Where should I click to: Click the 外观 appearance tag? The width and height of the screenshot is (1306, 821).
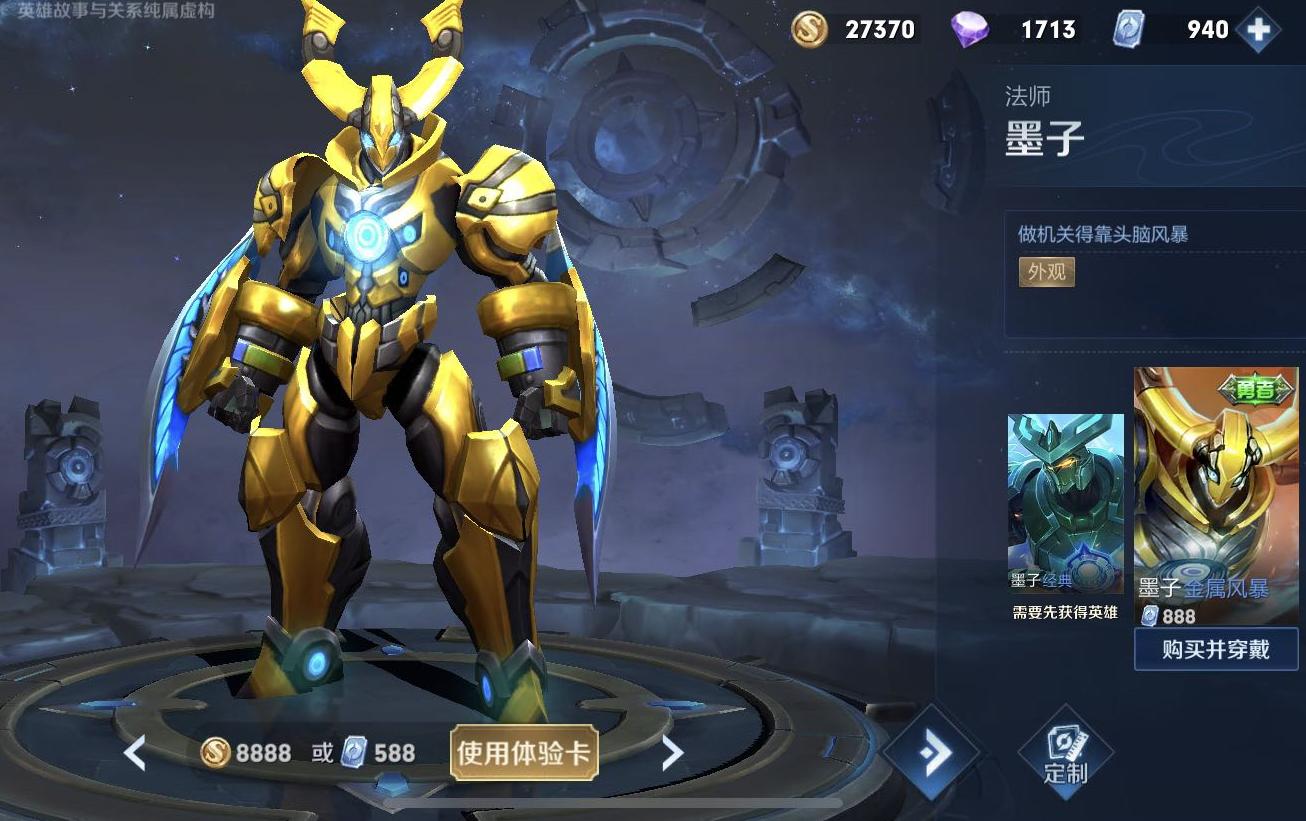(x=1046, y=272)
